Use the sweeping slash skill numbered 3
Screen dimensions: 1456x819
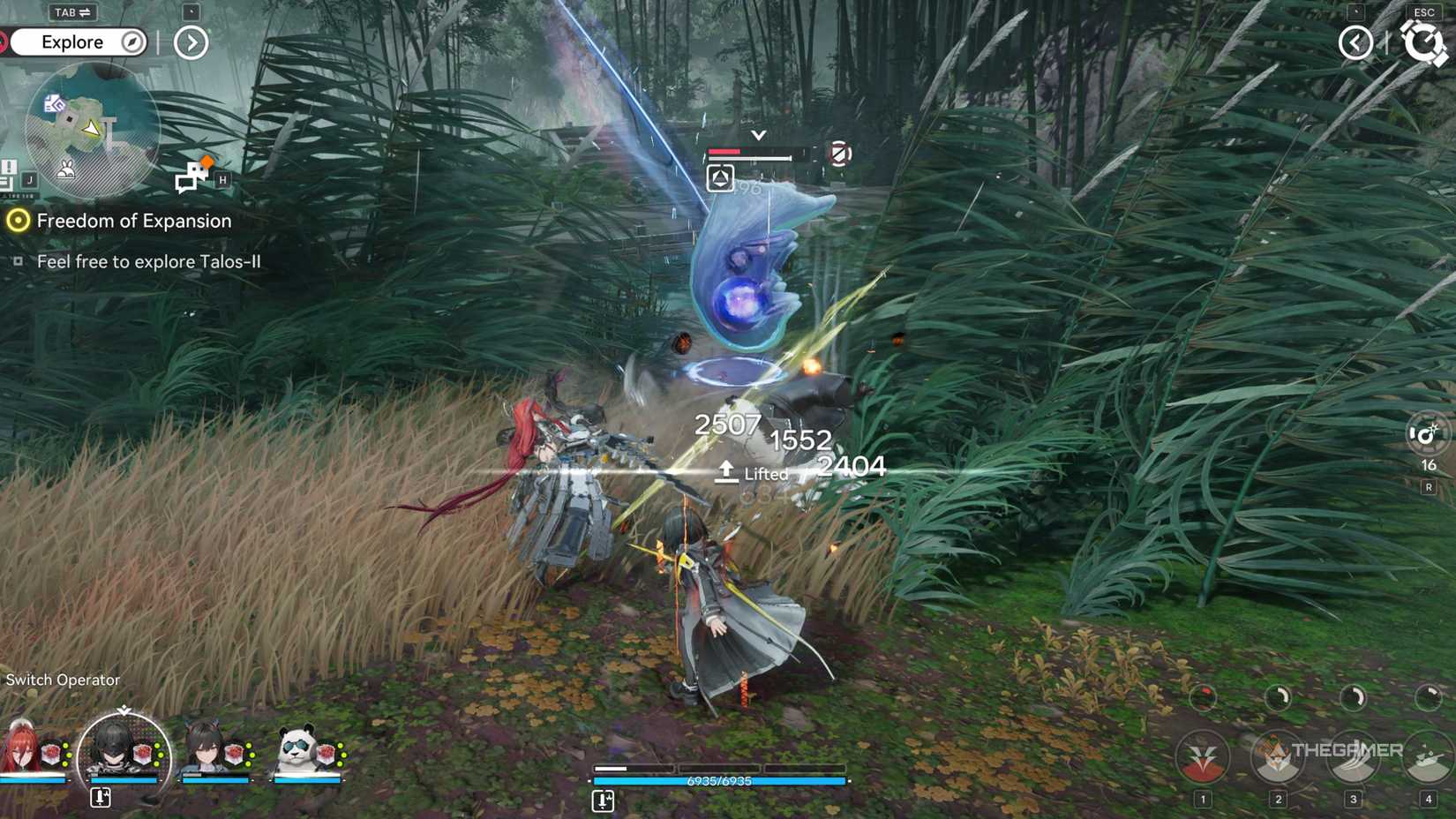click(1352, 757)
